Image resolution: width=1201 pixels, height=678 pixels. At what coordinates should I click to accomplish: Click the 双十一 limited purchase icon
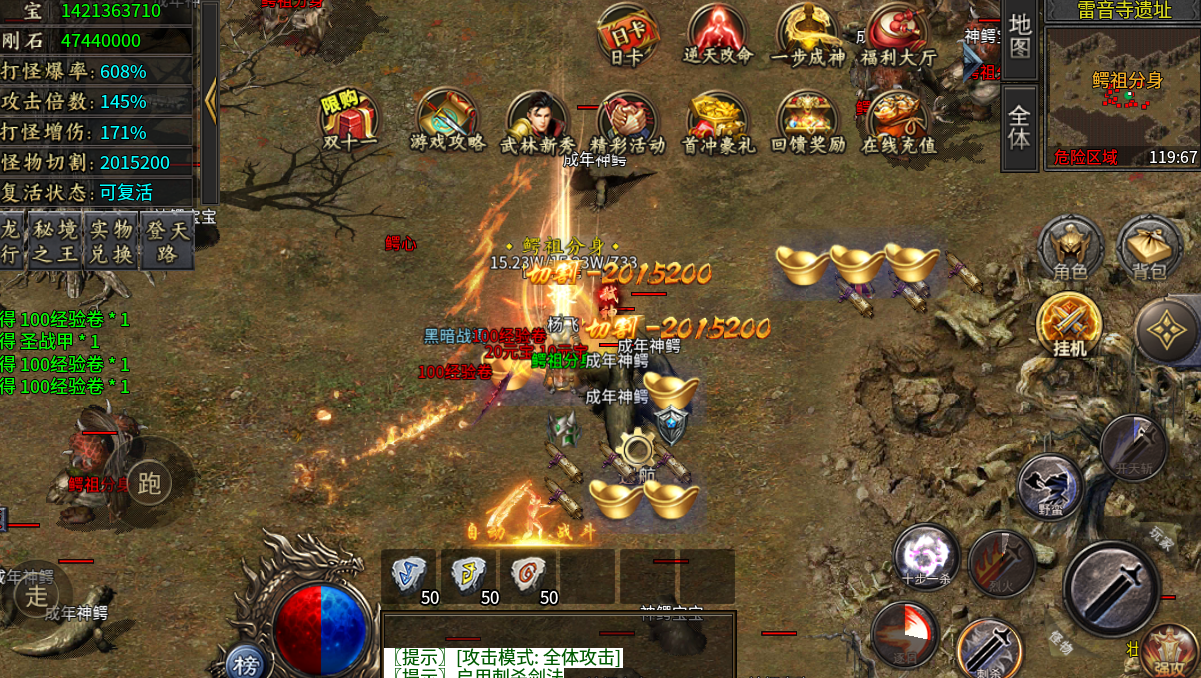pos(349,120)
